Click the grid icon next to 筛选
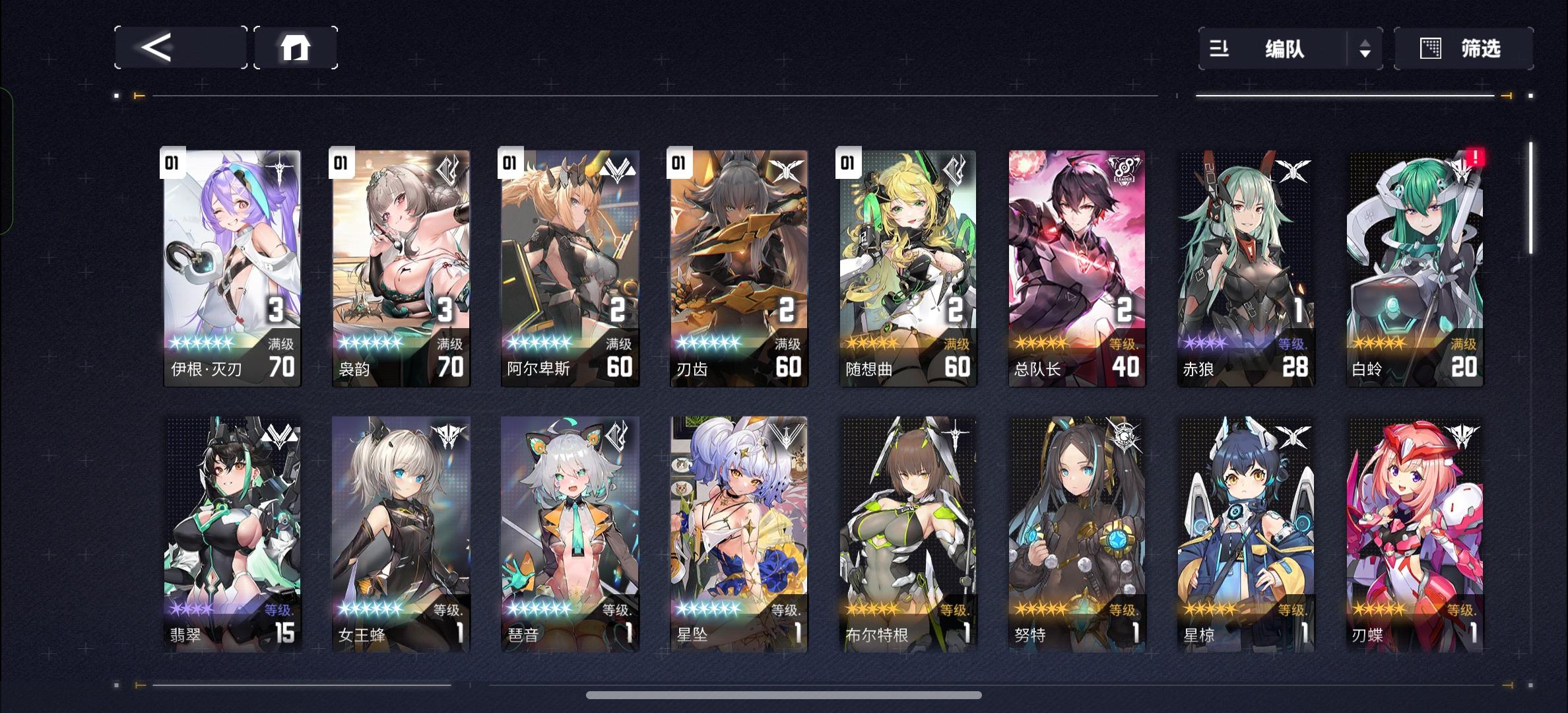 click(x=1427, y=49)
